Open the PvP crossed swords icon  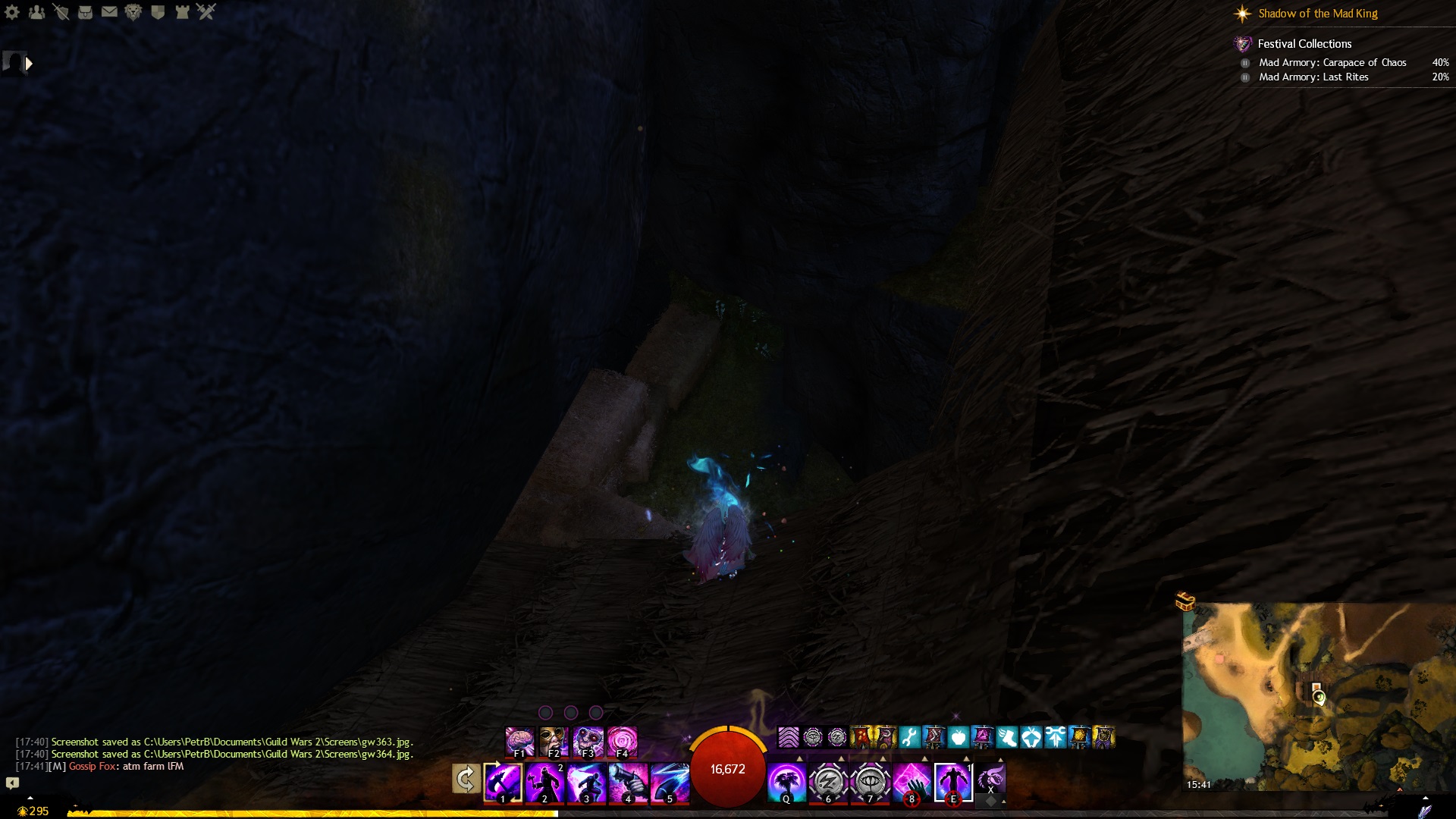pyautogui.click(x=206, y=12)
